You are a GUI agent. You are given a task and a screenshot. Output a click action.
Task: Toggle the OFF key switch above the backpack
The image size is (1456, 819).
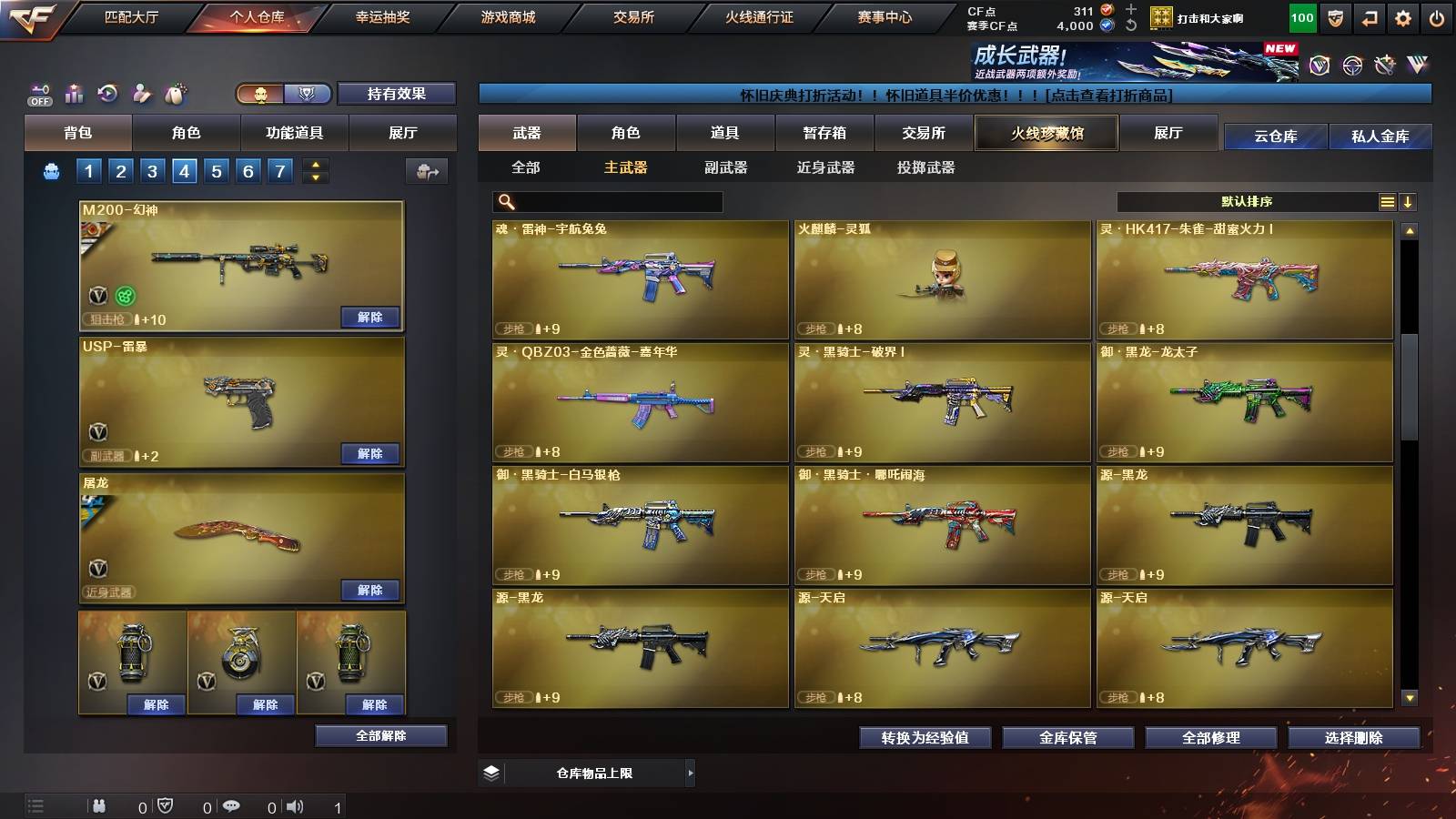38,93
